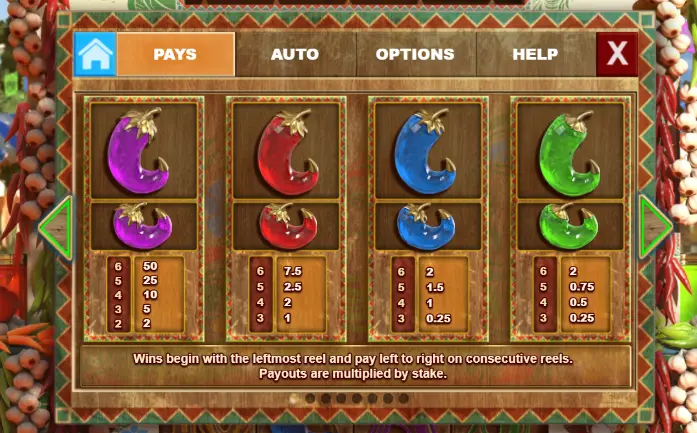This screenshot has height=433, width=697.
Task: Go to the previous paytable page
Action: tap(56, 228)
